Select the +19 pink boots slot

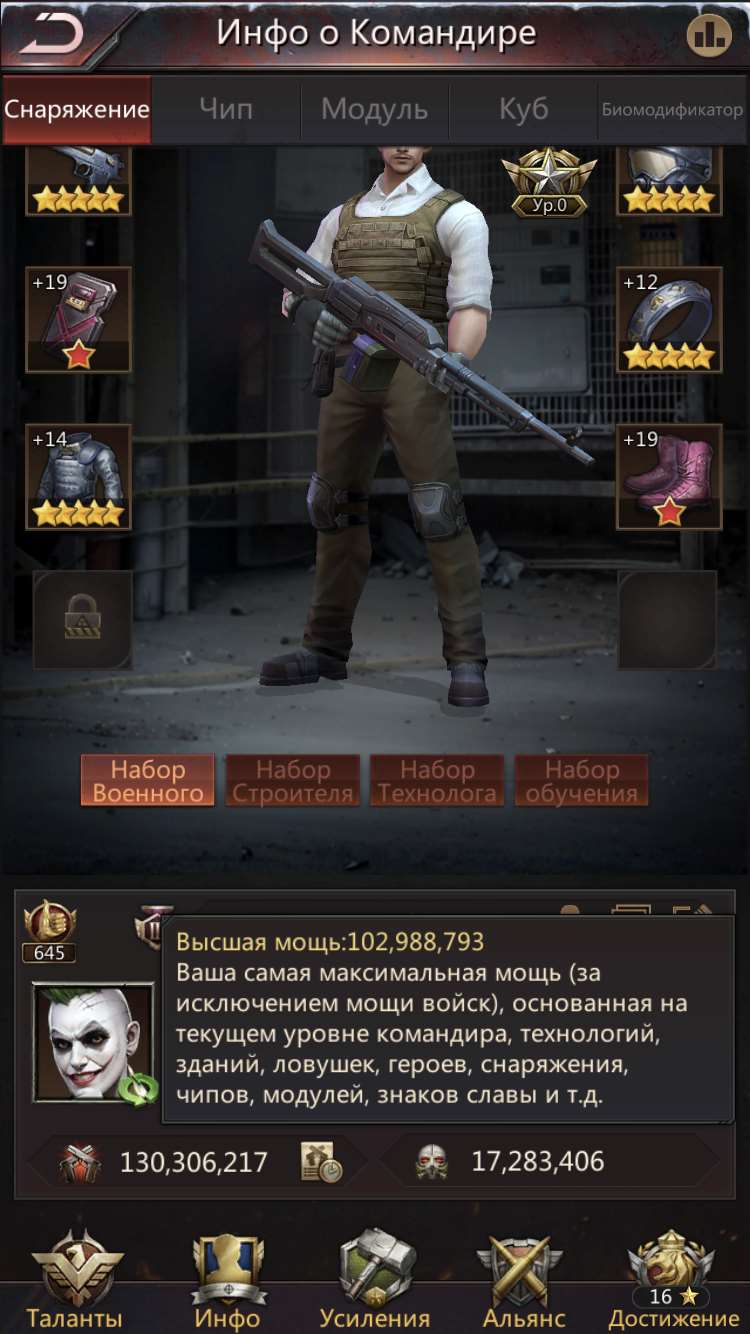pos(668,477)
